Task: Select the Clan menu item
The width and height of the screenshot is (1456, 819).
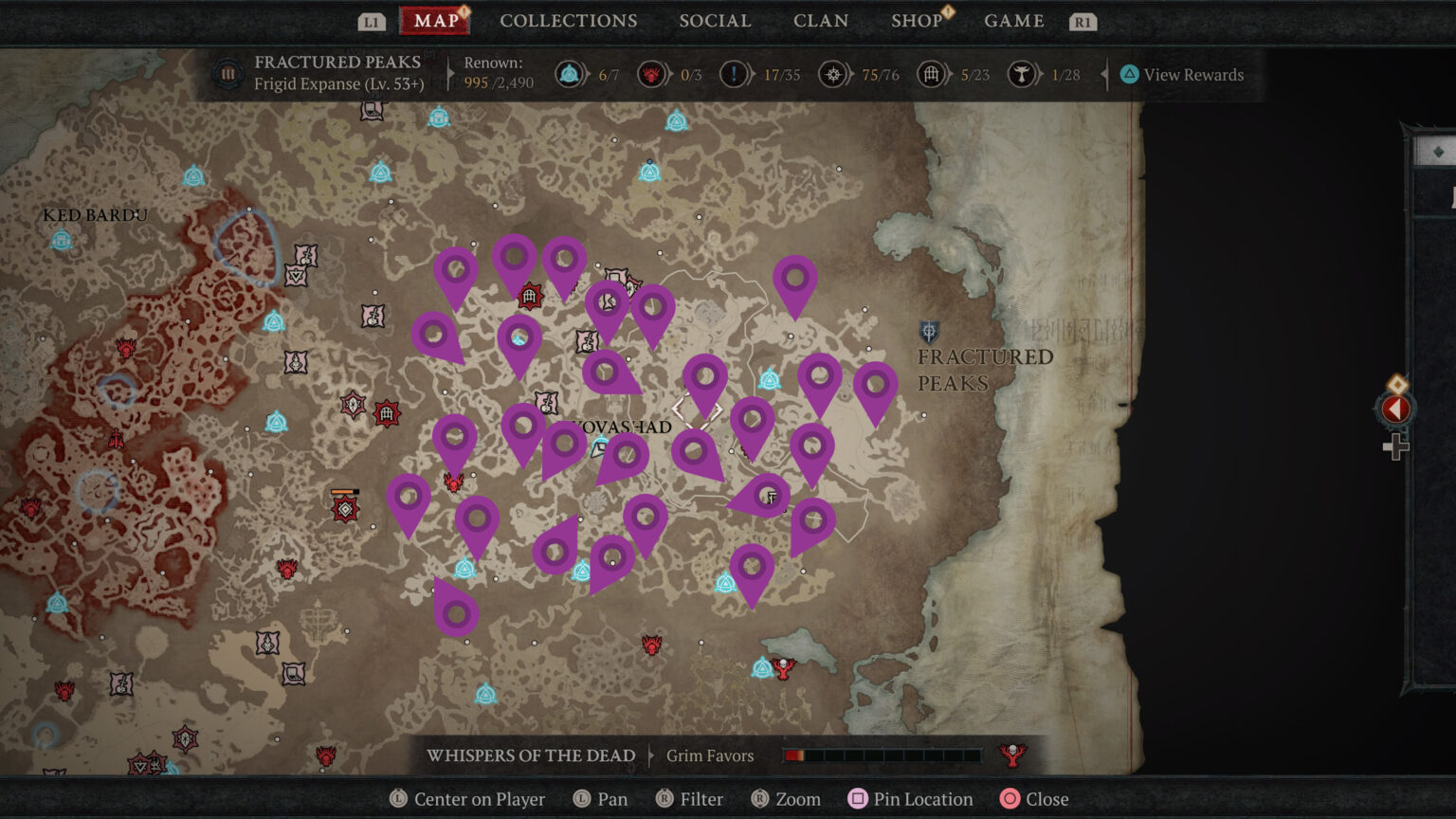Action: 821,20
